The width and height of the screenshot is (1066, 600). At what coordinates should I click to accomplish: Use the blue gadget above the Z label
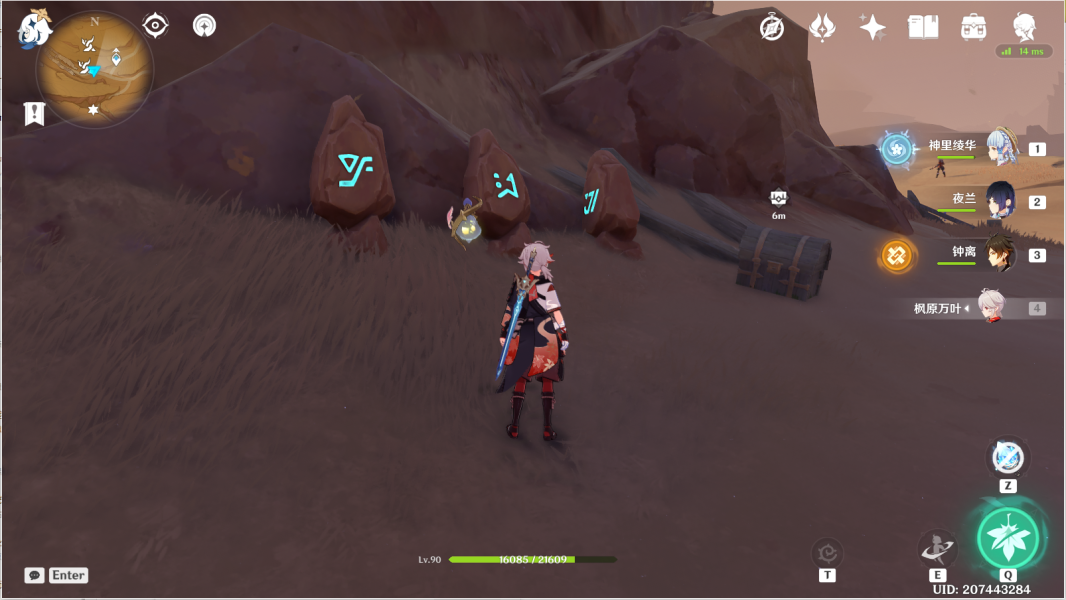coord(1008,458)
